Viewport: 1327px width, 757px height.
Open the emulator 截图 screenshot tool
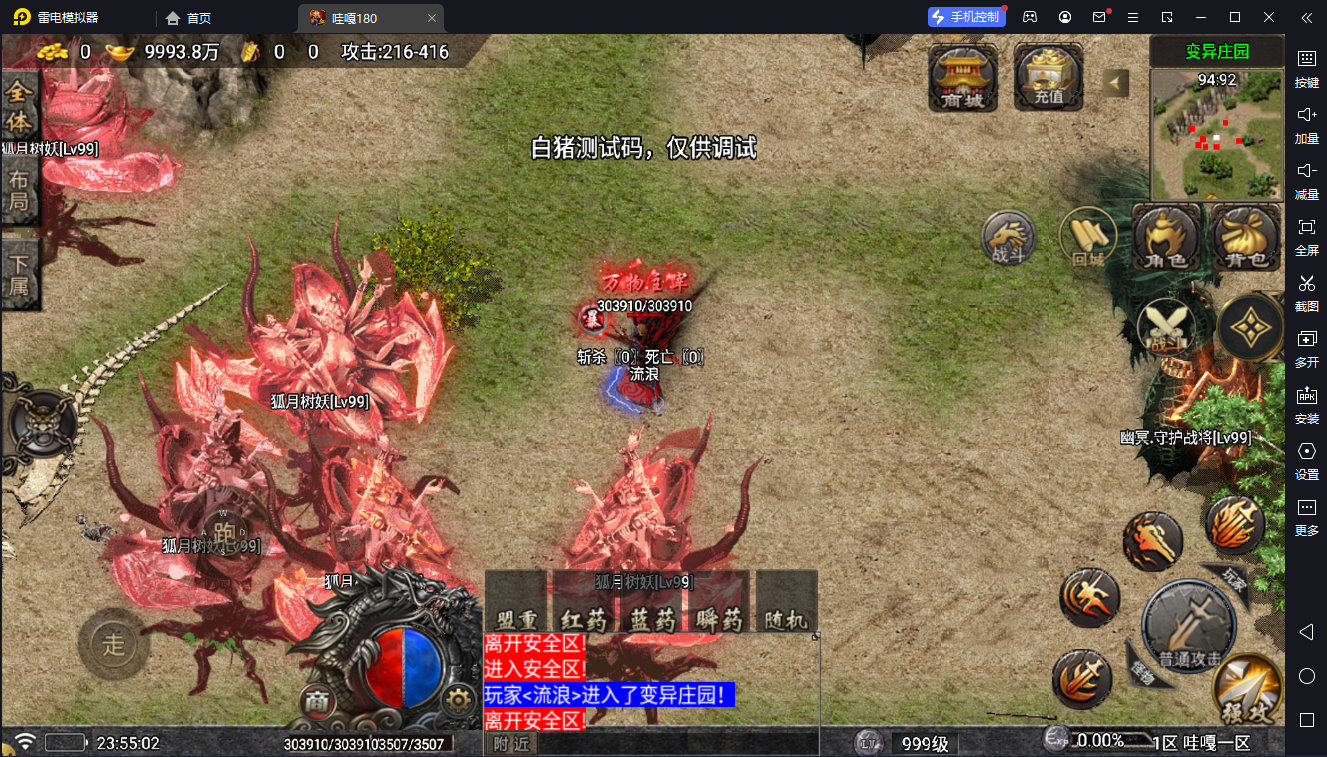pyautogui.click(x=1306, y=291)
